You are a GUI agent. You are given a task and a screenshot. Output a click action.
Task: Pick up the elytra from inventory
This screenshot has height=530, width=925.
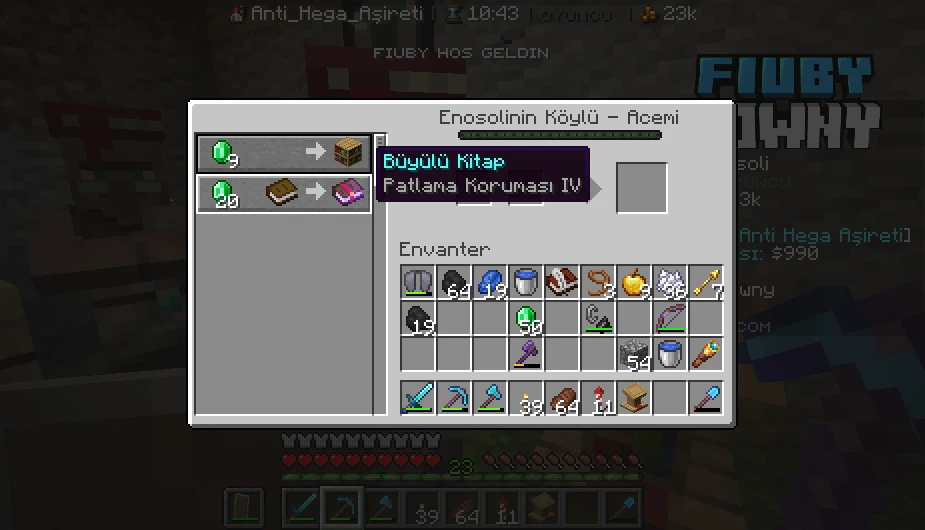pyautogui.click(x=417, y=283)
